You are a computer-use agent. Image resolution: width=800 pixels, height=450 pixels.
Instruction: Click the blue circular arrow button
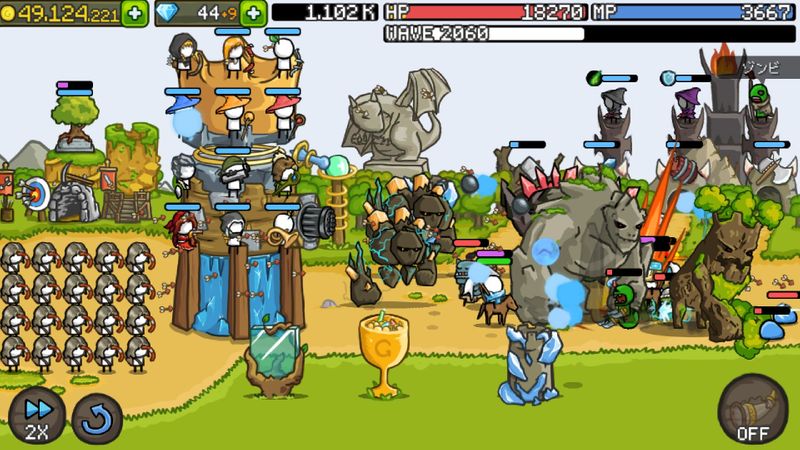pos(98,417)
